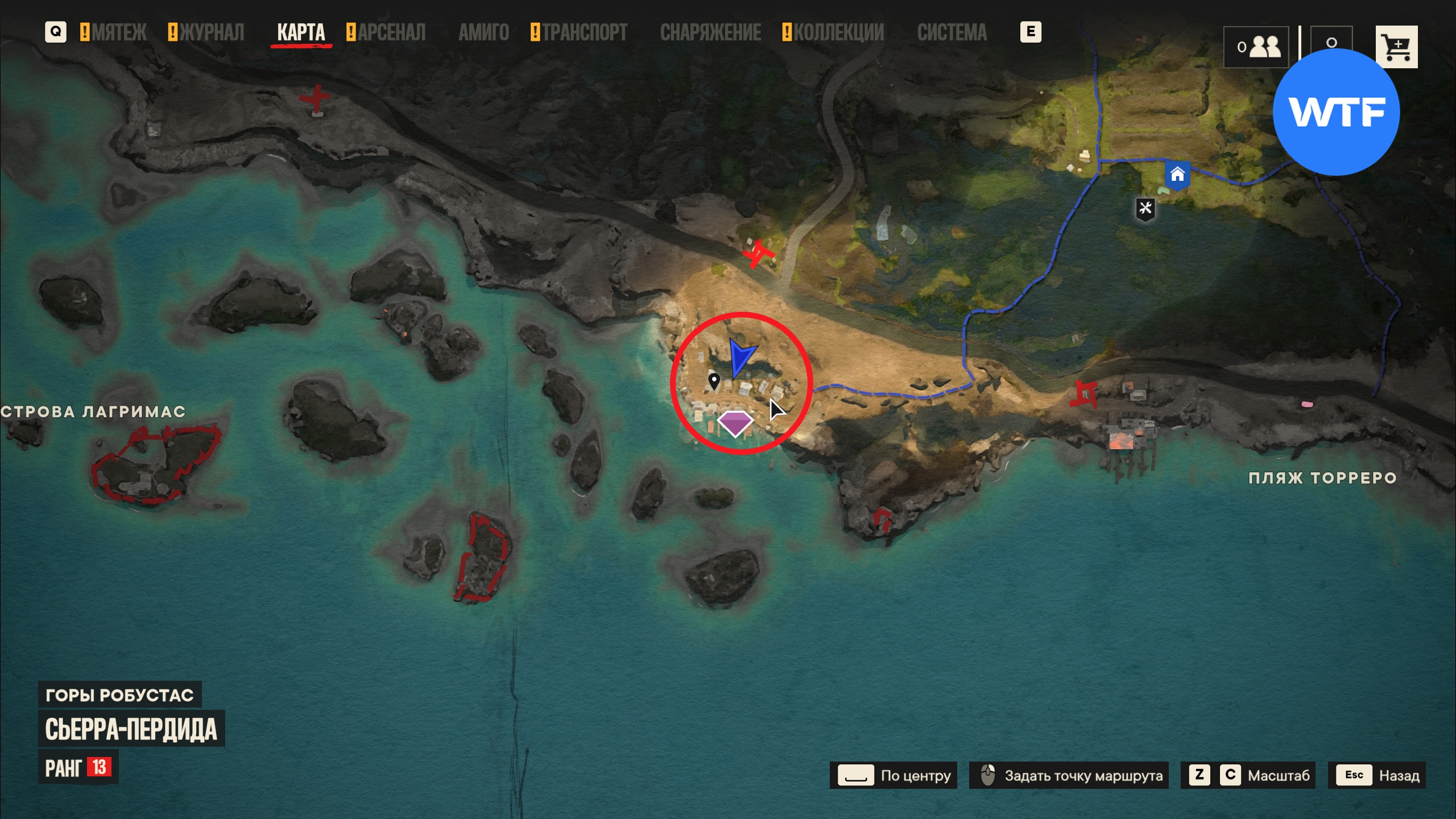Image resolution: width=1456 pixels, height=819 pixels.
Task: Click the black location pin marker
Action: [714, 381]
